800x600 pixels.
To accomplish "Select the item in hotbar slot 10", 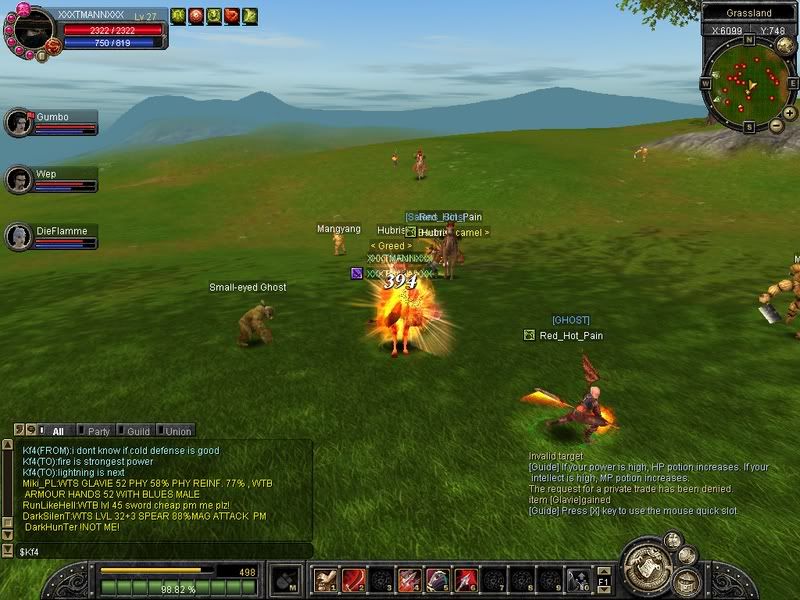I will point(578,580).
